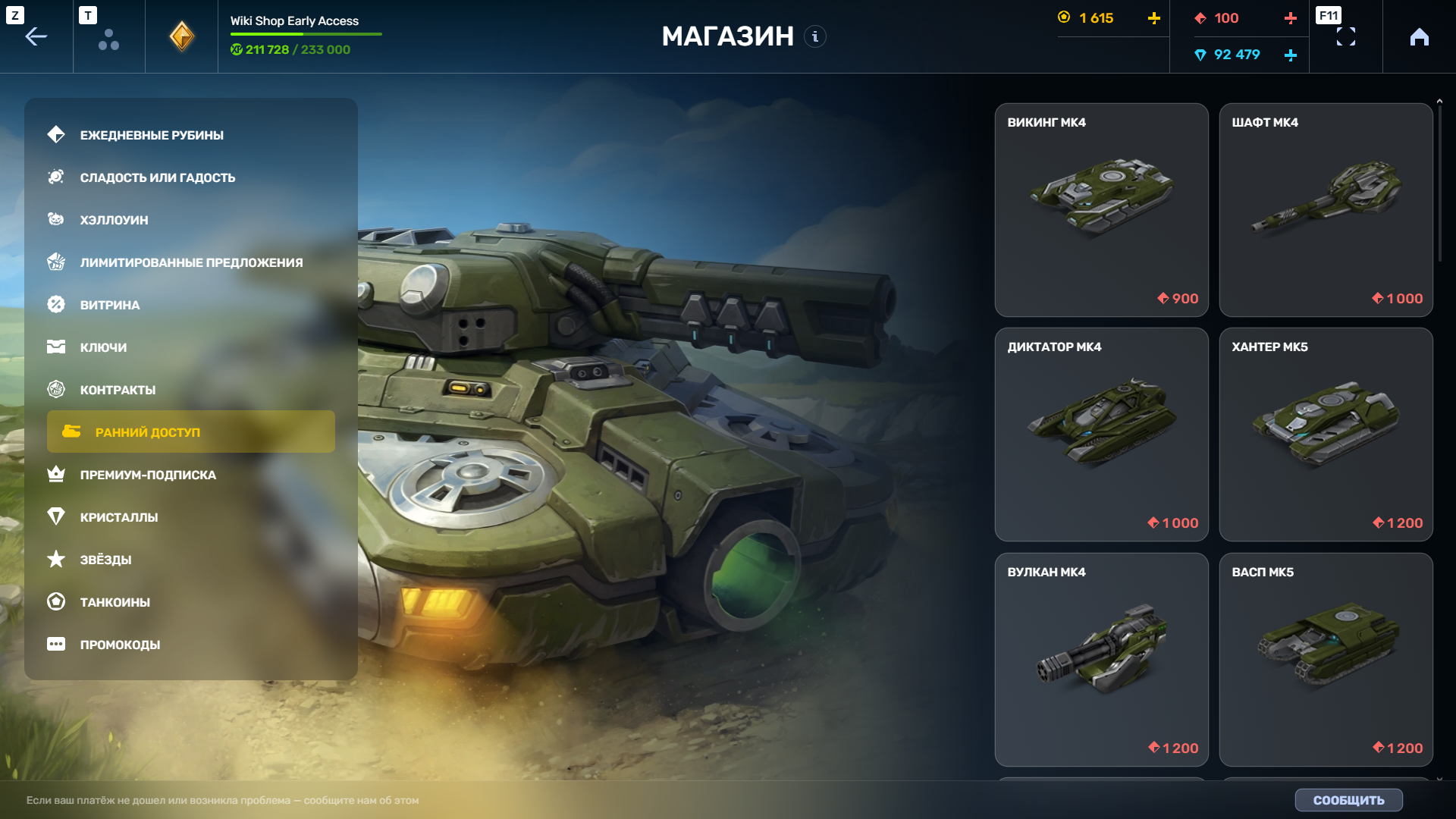
Task: Choose the Вулкан MK4 turret offer
Action: pos(1101,659)
